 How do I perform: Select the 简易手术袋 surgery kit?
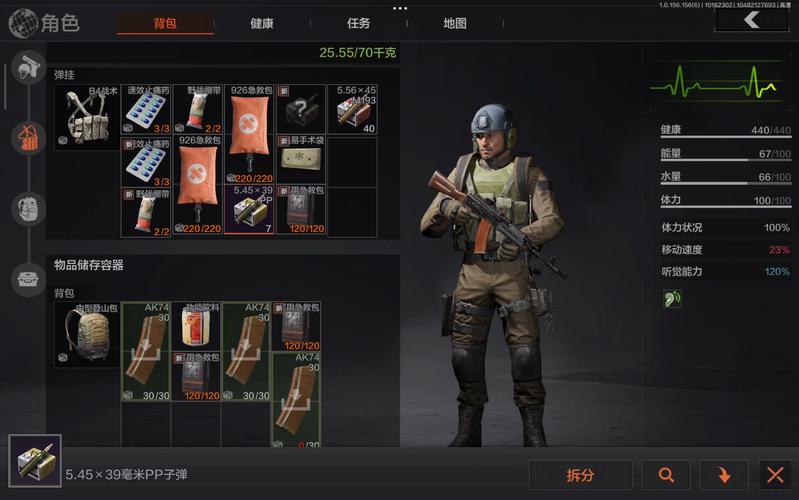(301, 157)
